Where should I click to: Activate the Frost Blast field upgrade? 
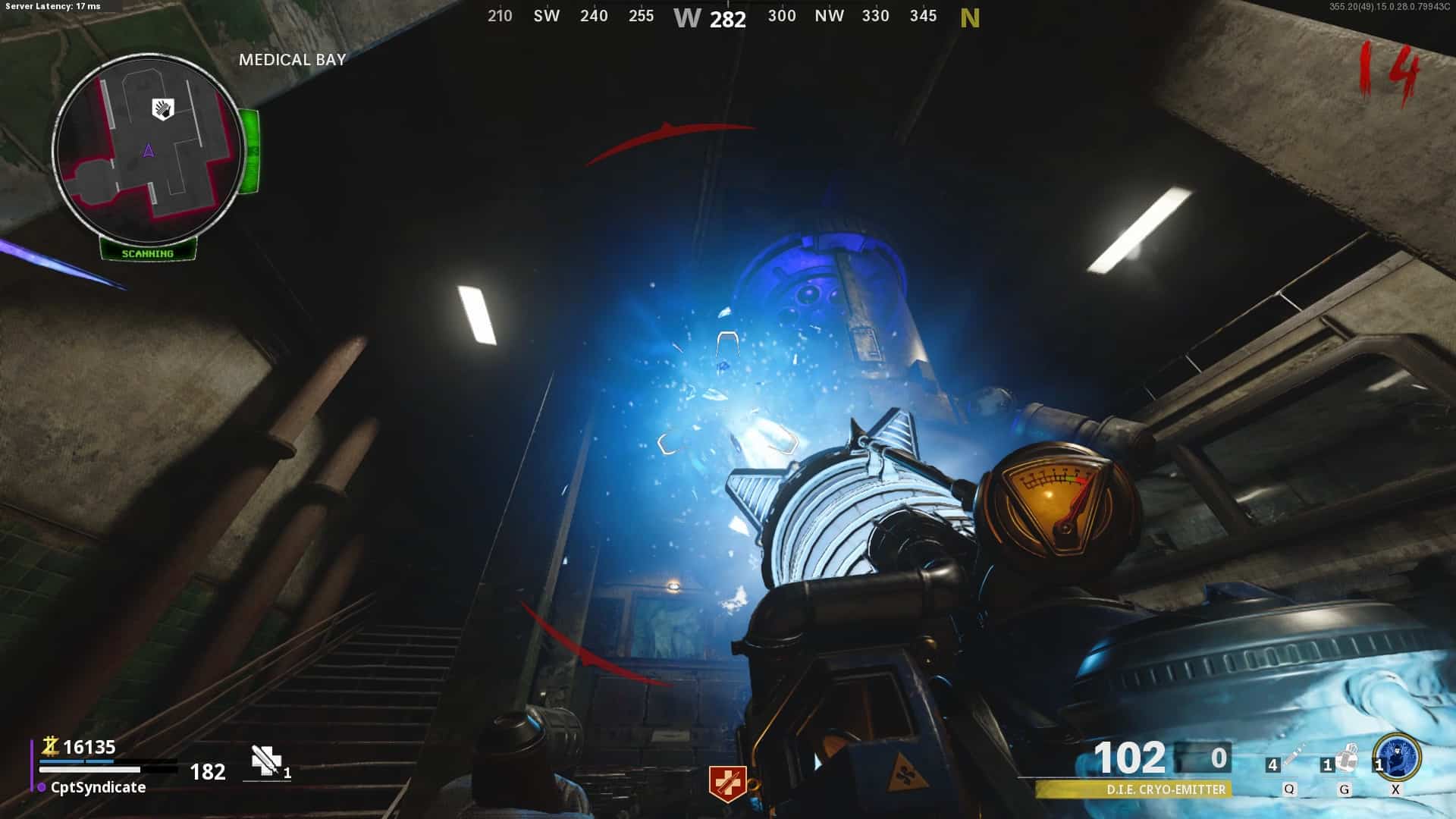pyautogui.click(x=1398, y=757)
